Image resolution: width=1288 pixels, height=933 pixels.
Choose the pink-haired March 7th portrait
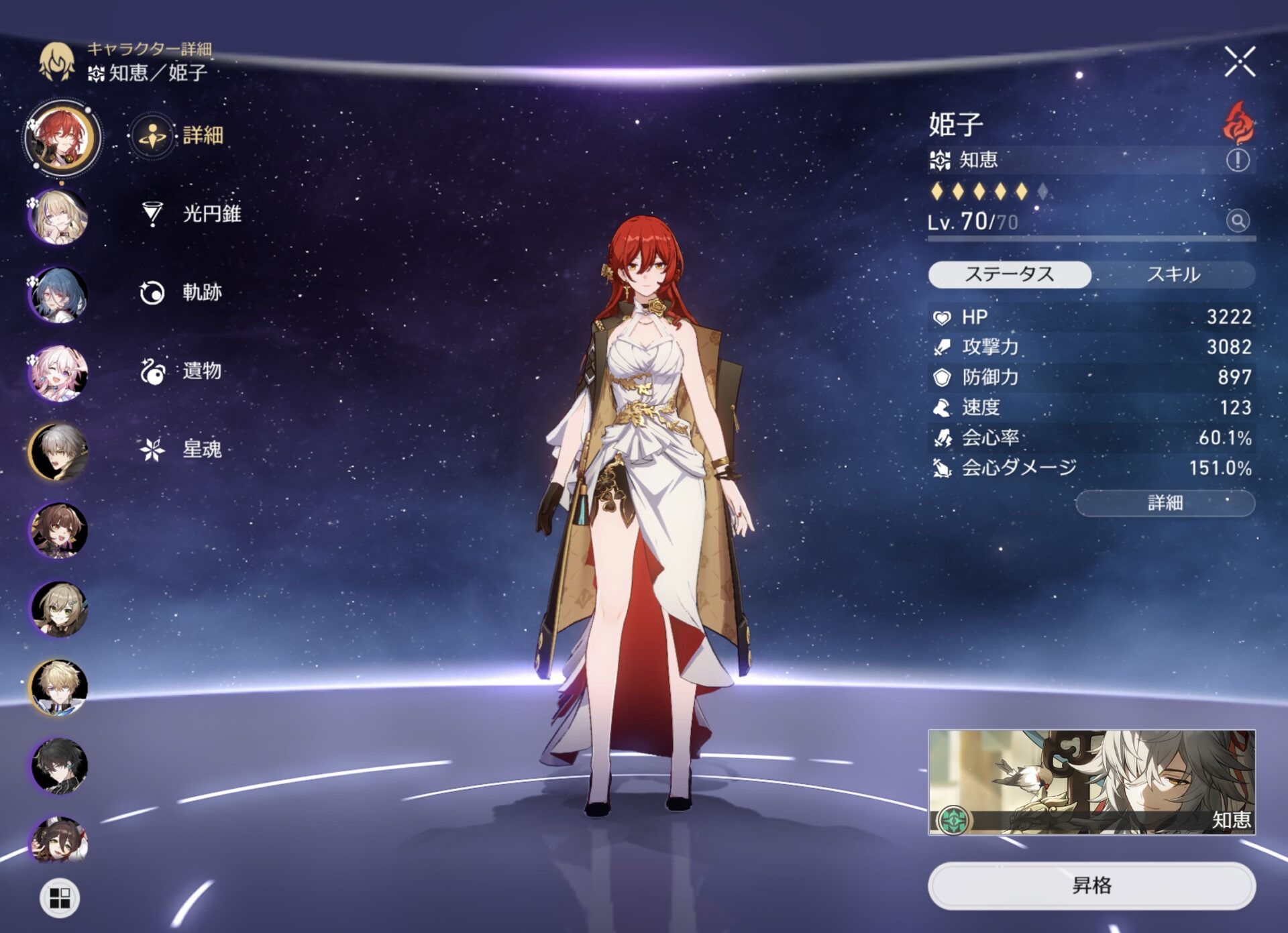point(59,374)
